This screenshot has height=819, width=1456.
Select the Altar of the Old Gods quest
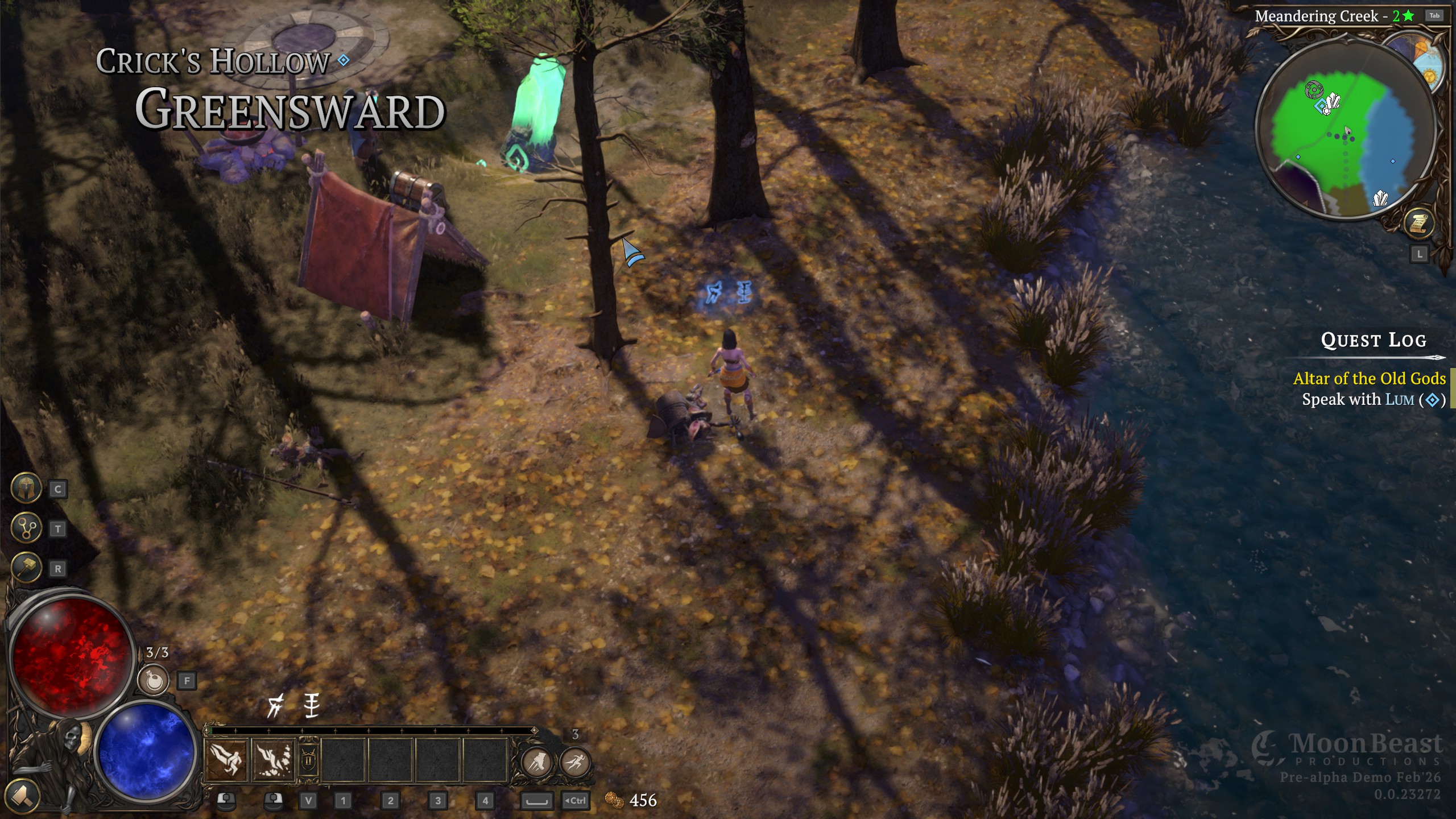1368,379
